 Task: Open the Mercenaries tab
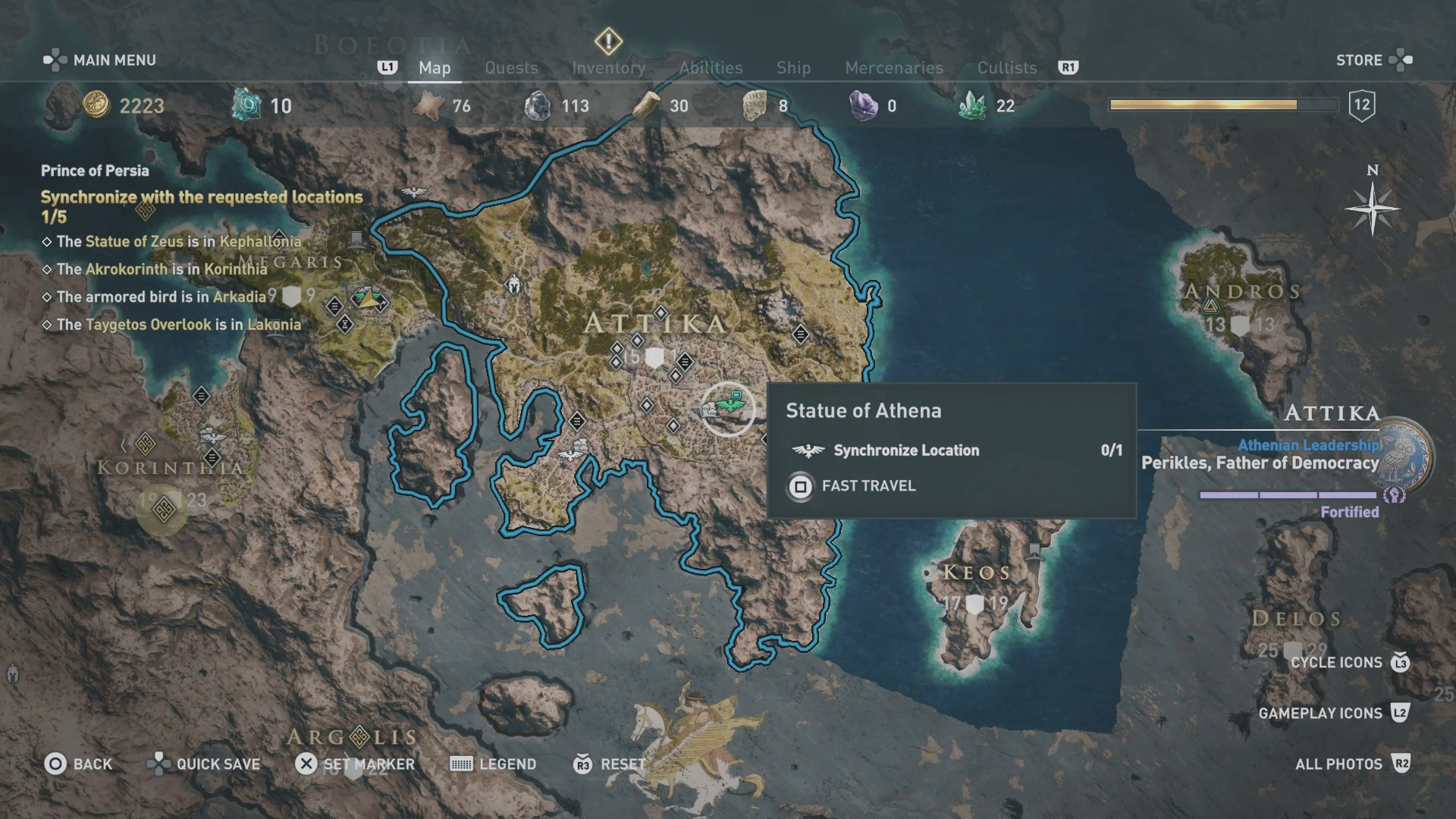(x=894, y=67)
